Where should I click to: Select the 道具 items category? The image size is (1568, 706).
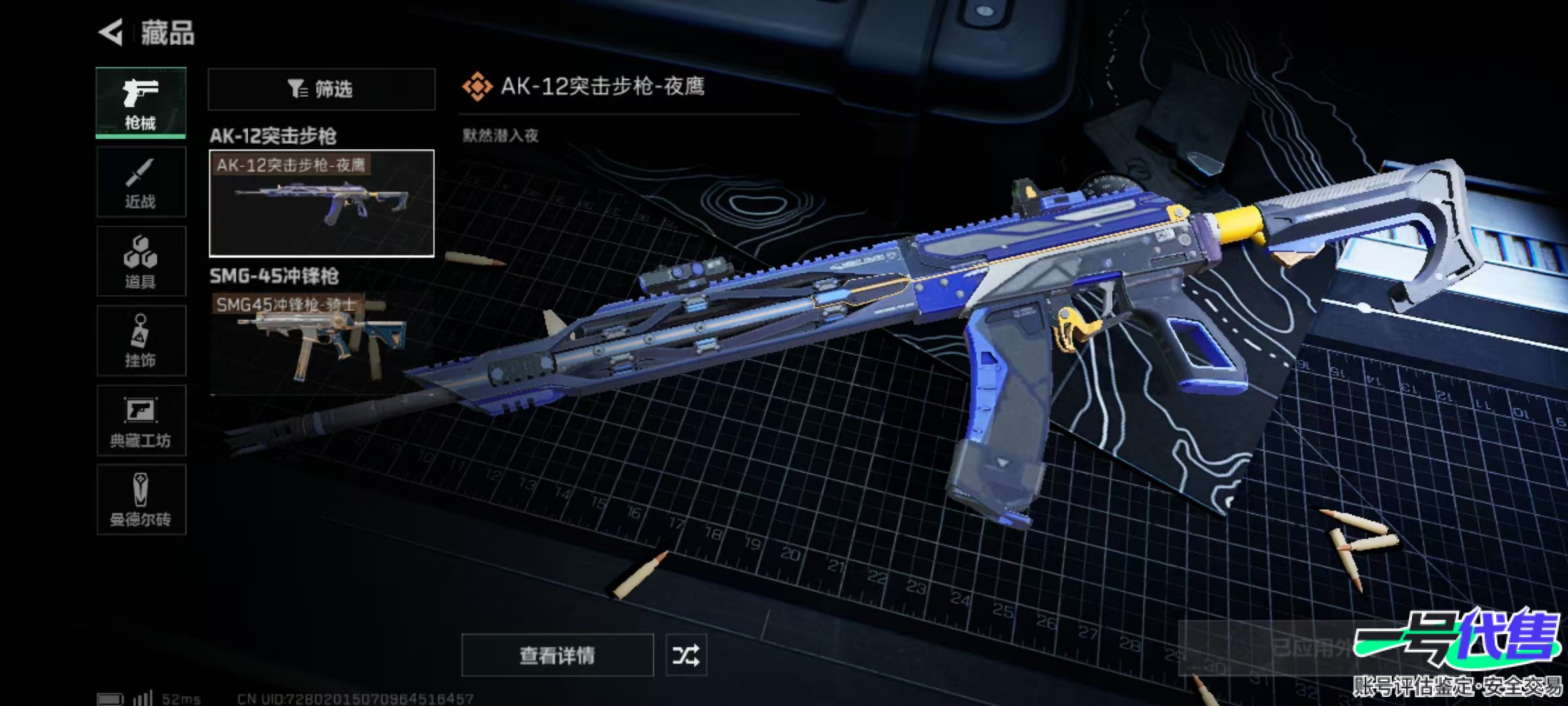pyautogui.click(x=140, y=261)
